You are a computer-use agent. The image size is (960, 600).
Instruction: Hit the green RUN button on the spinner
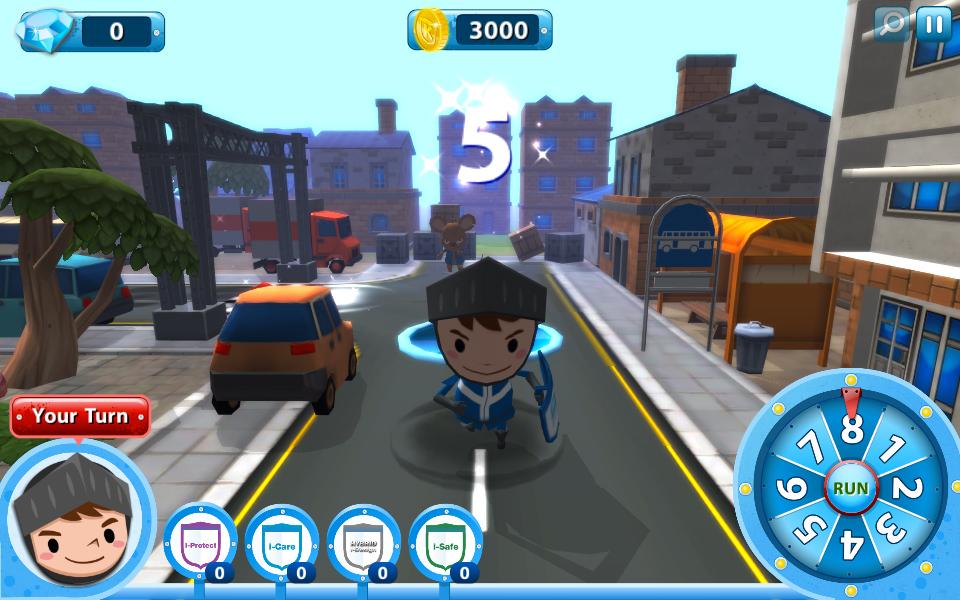tap(851, 489)
